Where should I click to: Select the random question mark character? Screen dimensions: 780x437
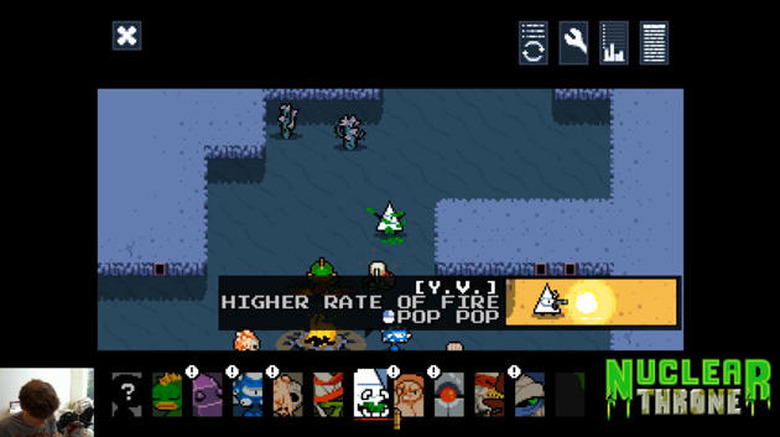126,392
